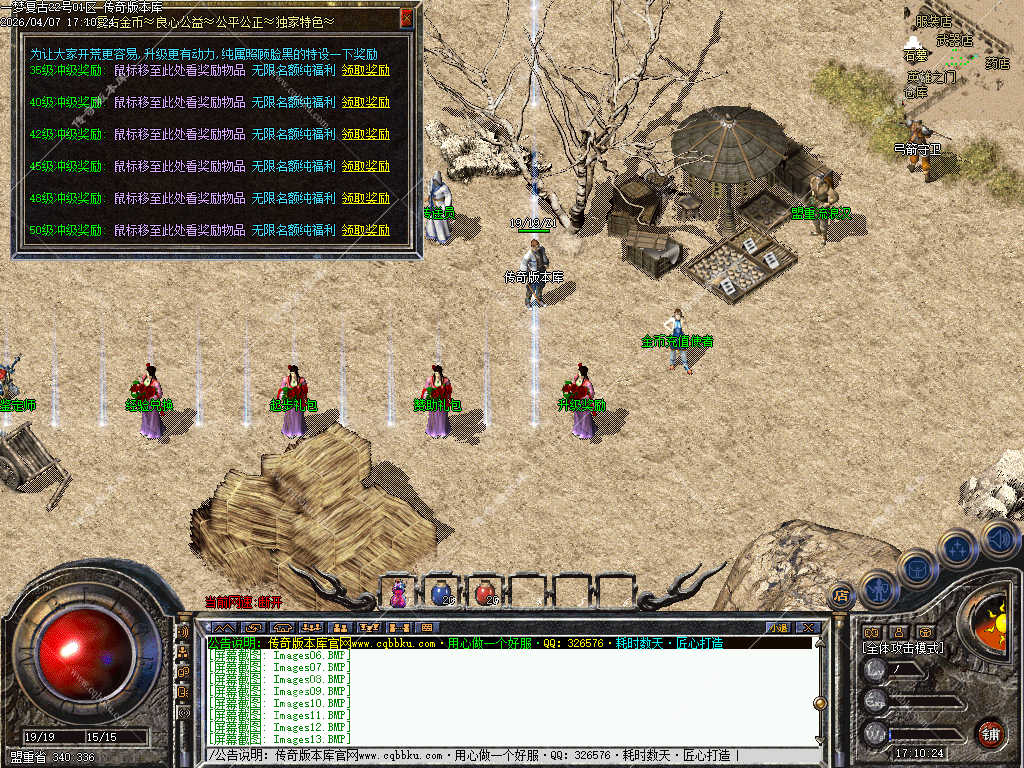The width and height of the screenshot is (1024, 768).
Task: Close the level reward panel
Action: pos(406,18)
